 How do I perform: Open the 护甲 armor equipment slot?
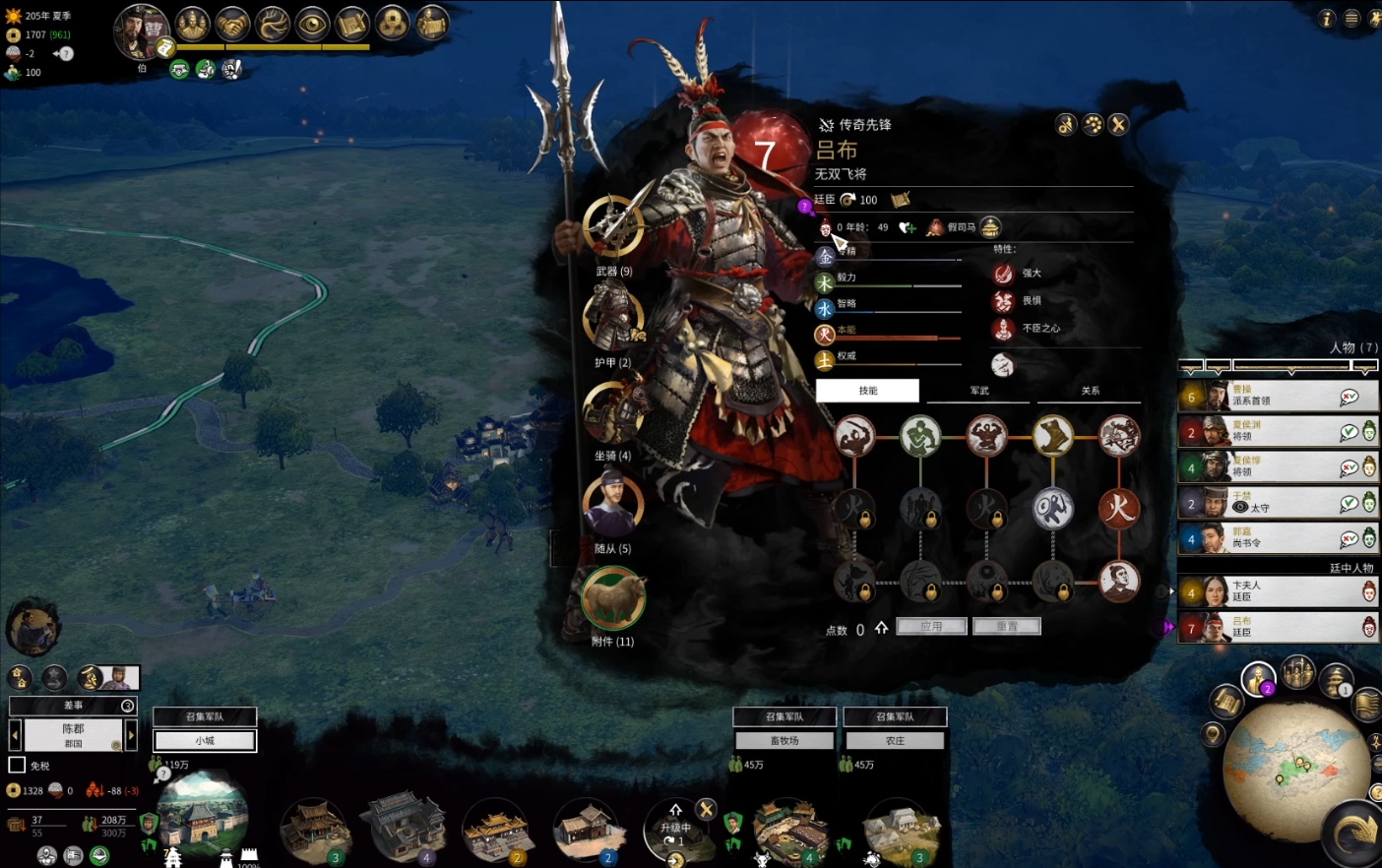[x=613, y=318]
